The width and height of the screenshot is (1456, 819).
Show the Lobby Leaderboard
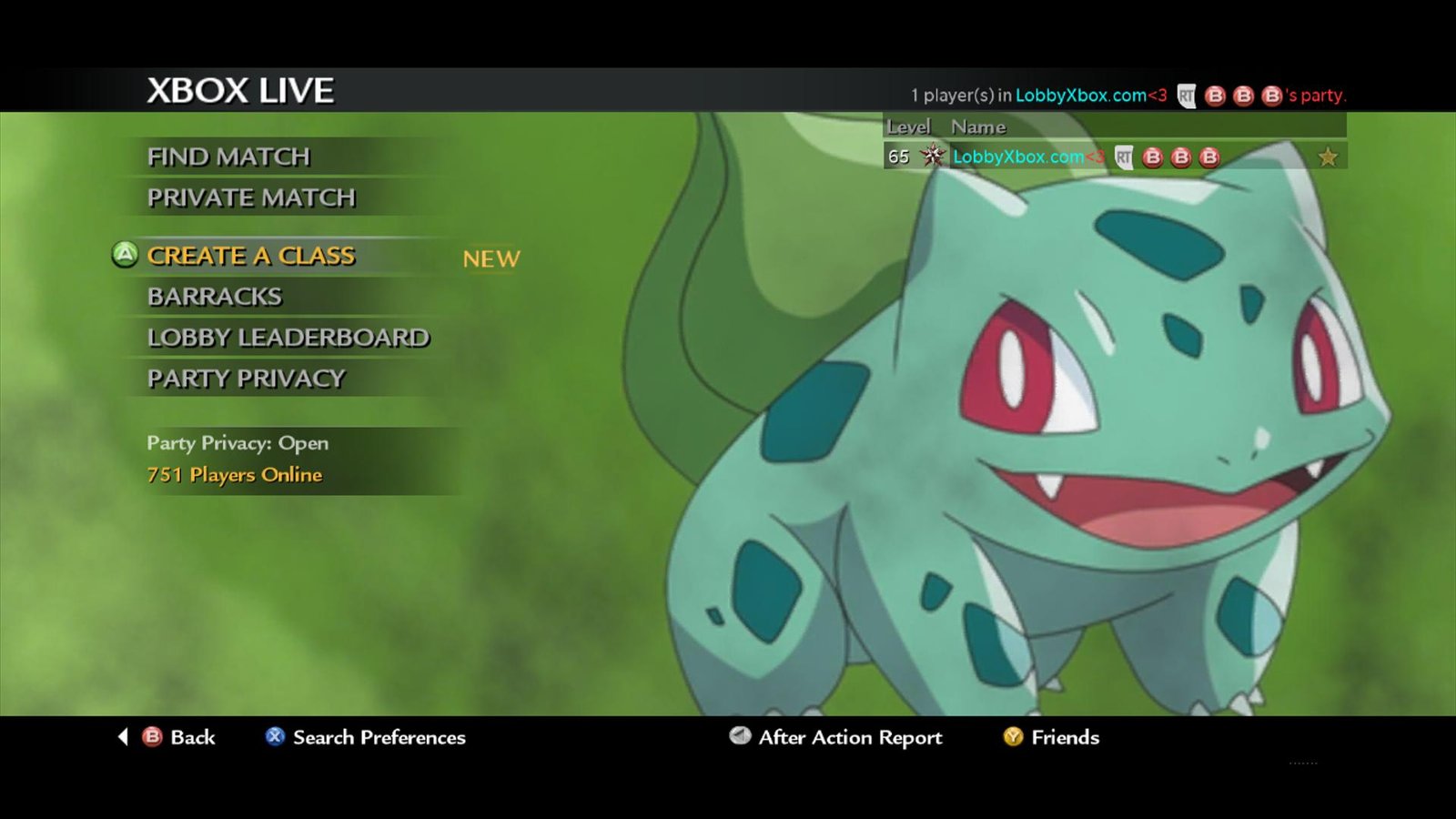288,338
